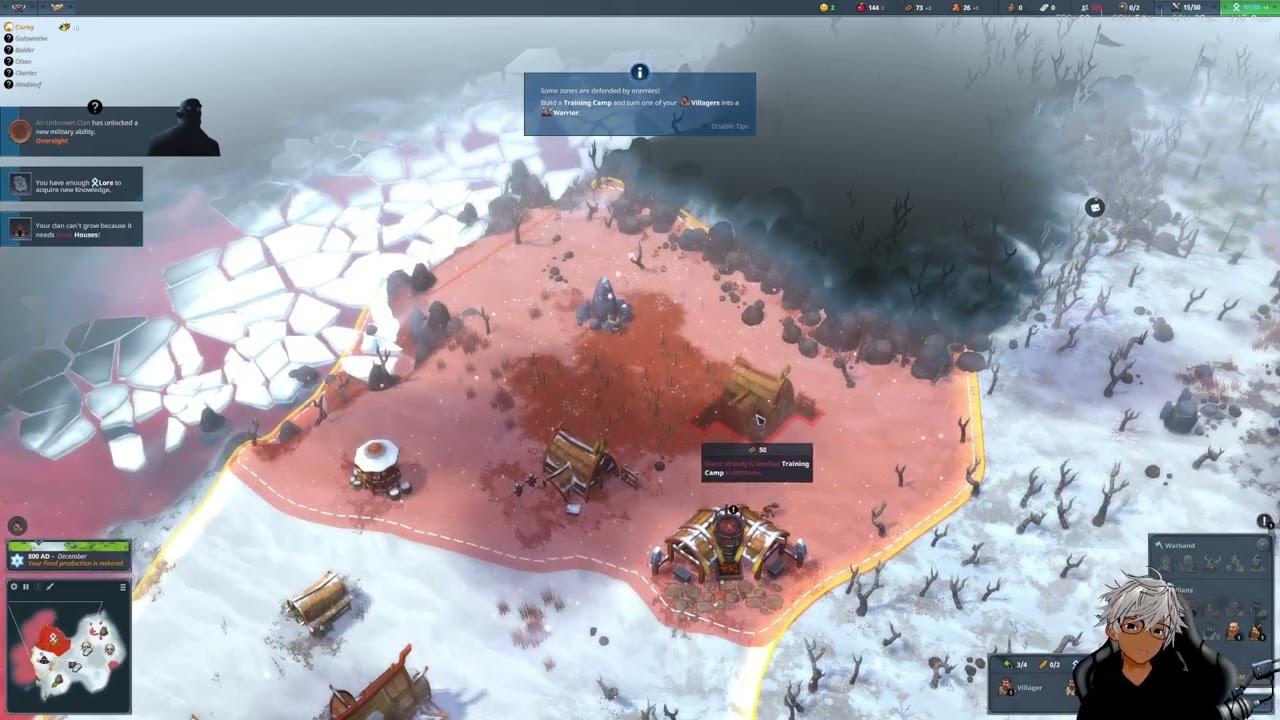Screen dimensions: 1280x720
Task: Select player Corey in the clan list
Action: click(x=24, y=27)
